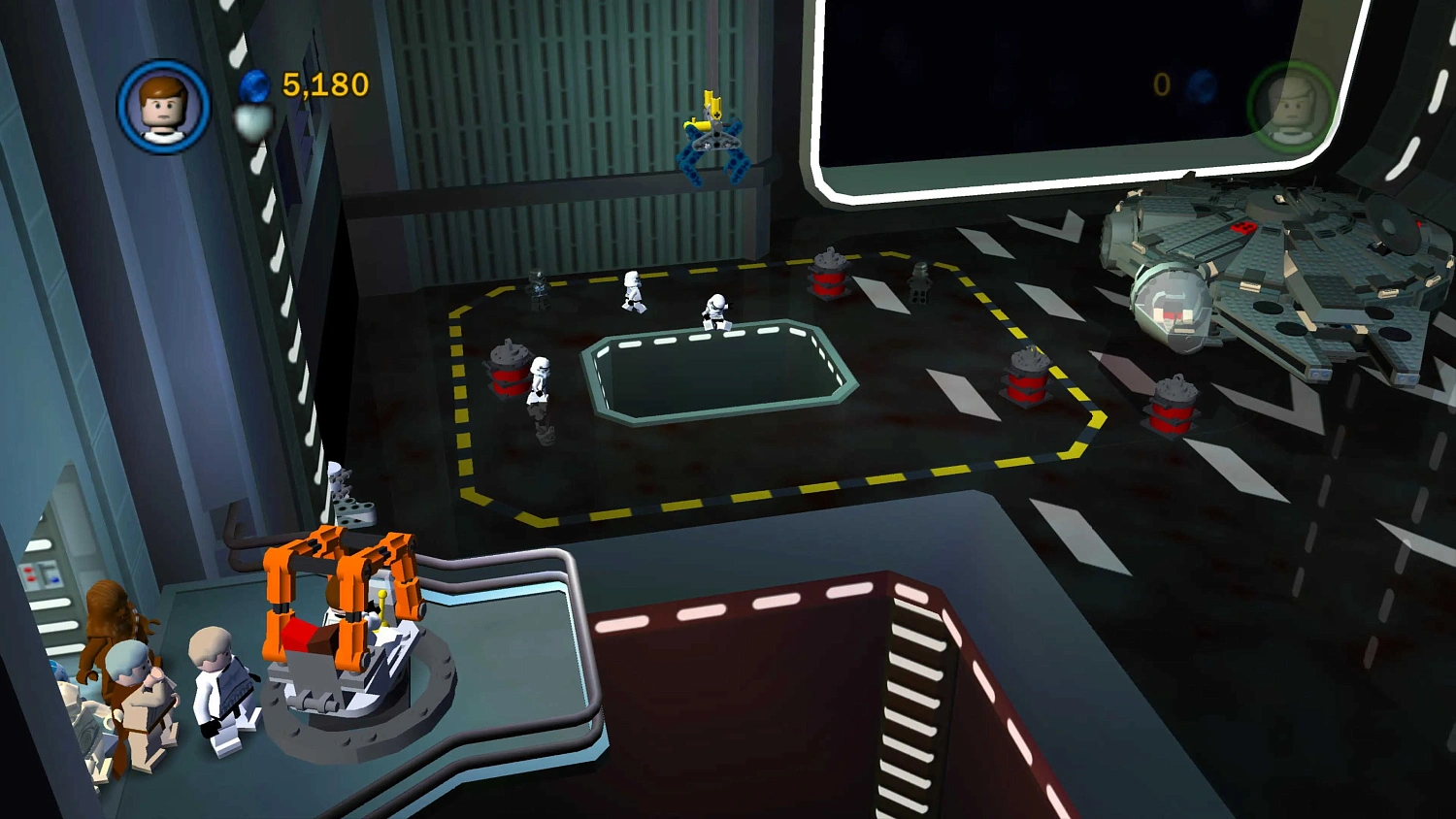Click the white stud icon under the counter
1456x819 pixels.
click(x=254, y=118)
